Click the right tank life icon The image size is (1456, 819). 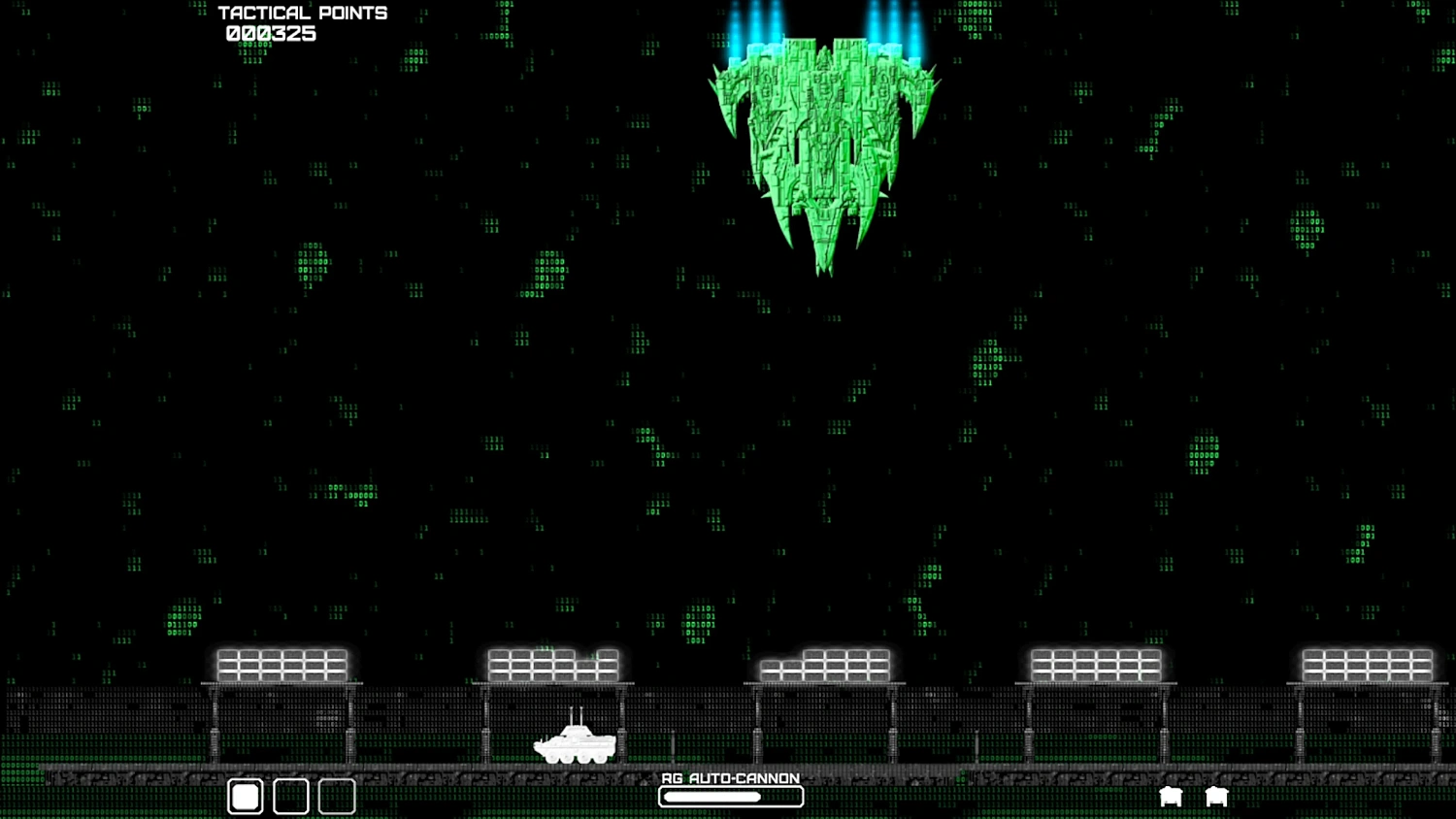coord(1216,796)
